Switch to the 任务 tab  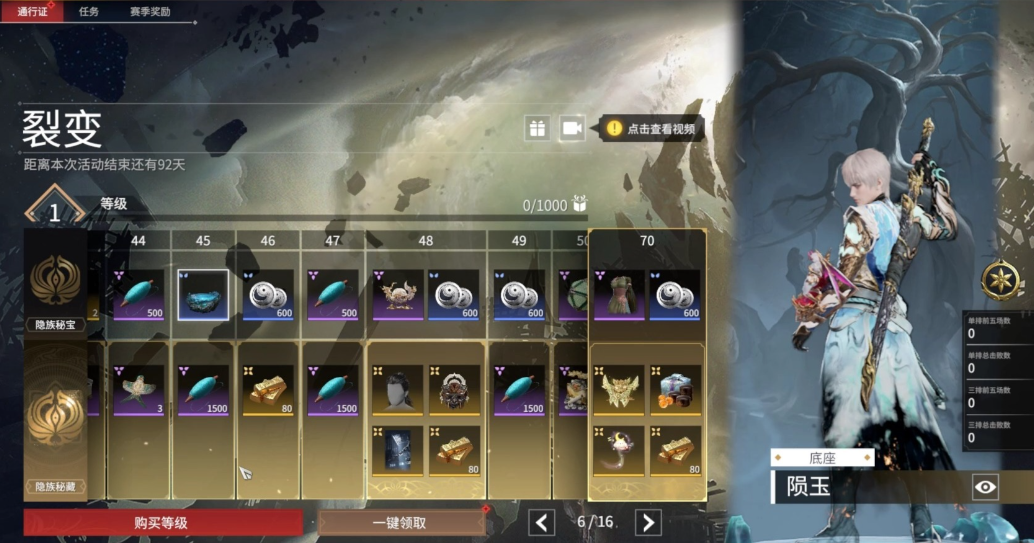[90, 12]
